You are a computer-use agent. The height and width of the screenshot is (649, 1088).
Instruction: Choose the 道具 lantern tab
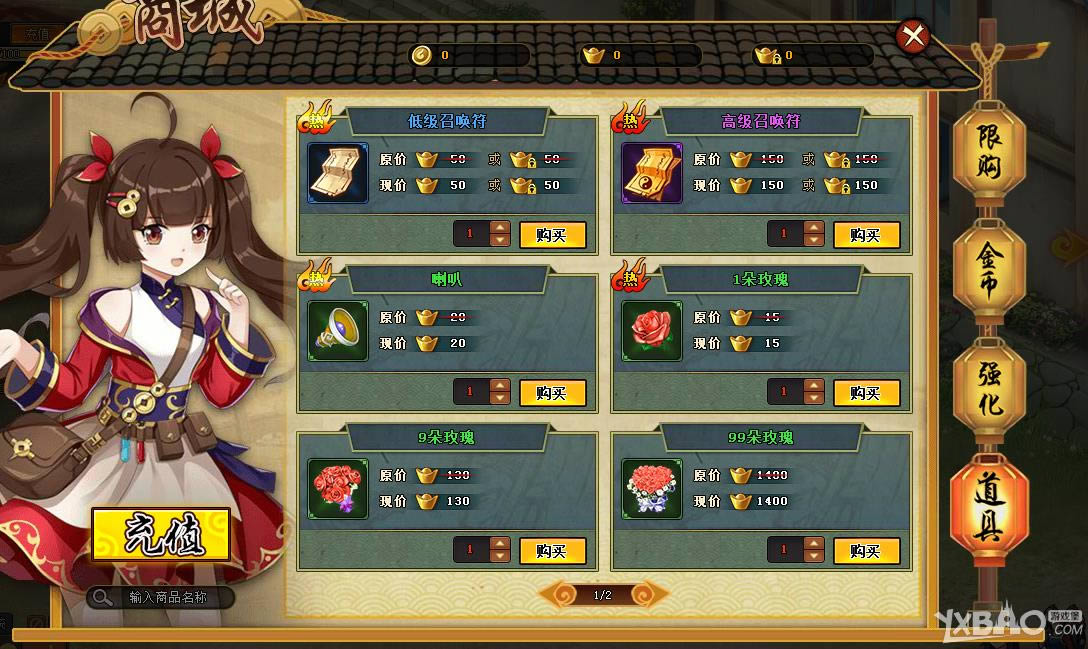click(x=988, y=510)
